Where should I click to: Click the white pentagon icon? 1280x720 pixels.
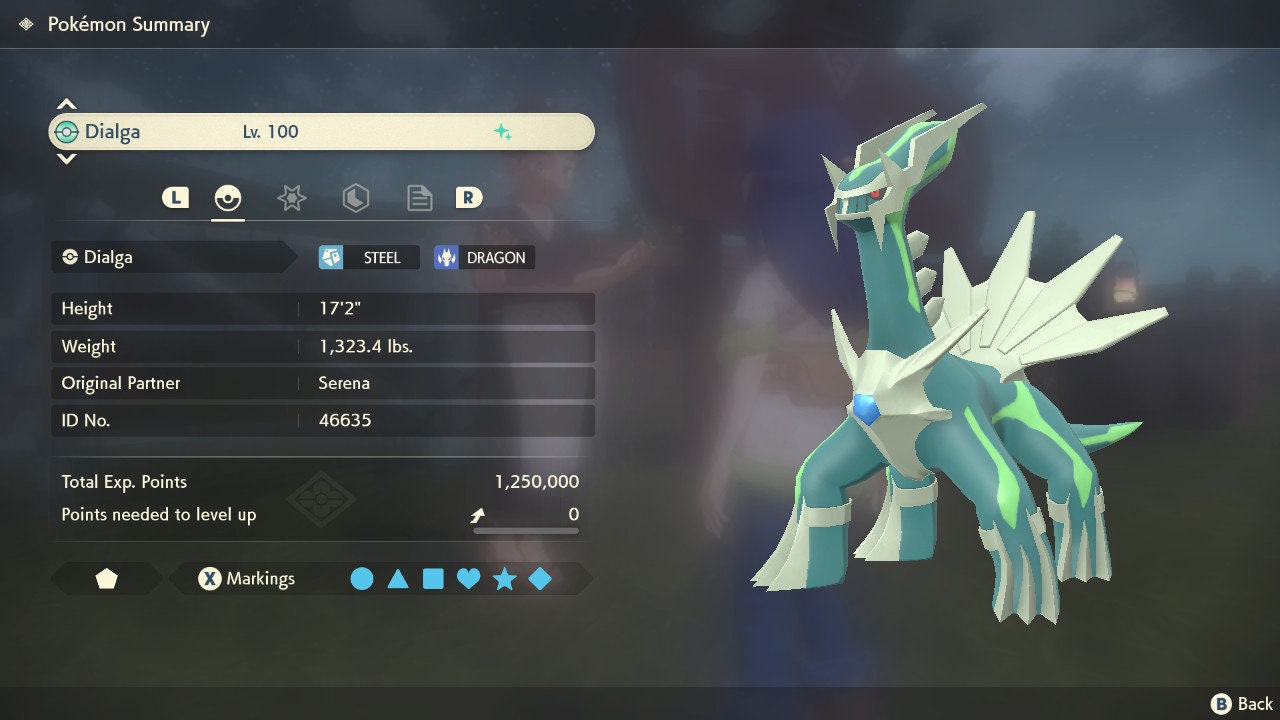click(x=106, y=579)
